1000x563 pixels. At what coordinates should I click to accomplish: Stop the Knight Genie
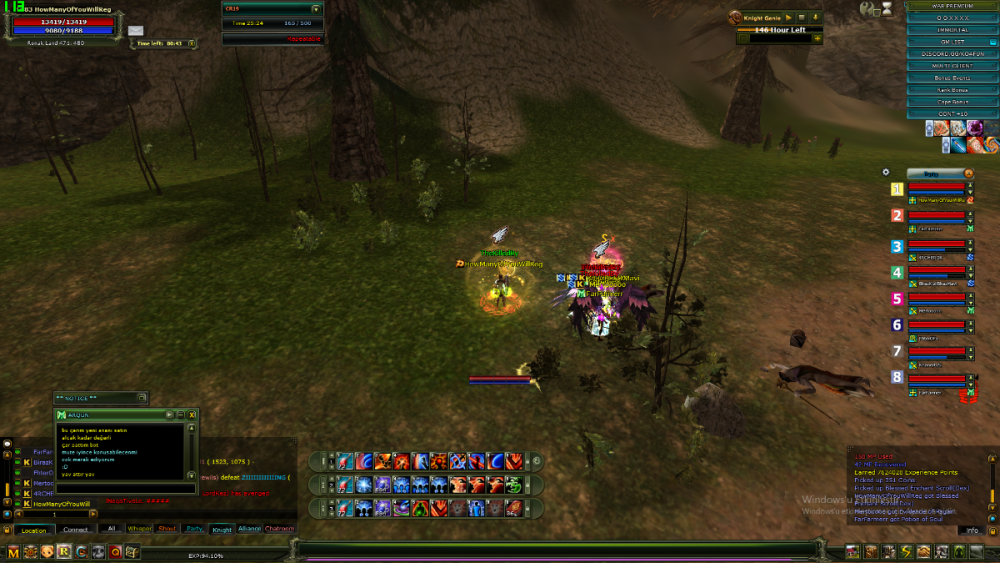[801, 17]
